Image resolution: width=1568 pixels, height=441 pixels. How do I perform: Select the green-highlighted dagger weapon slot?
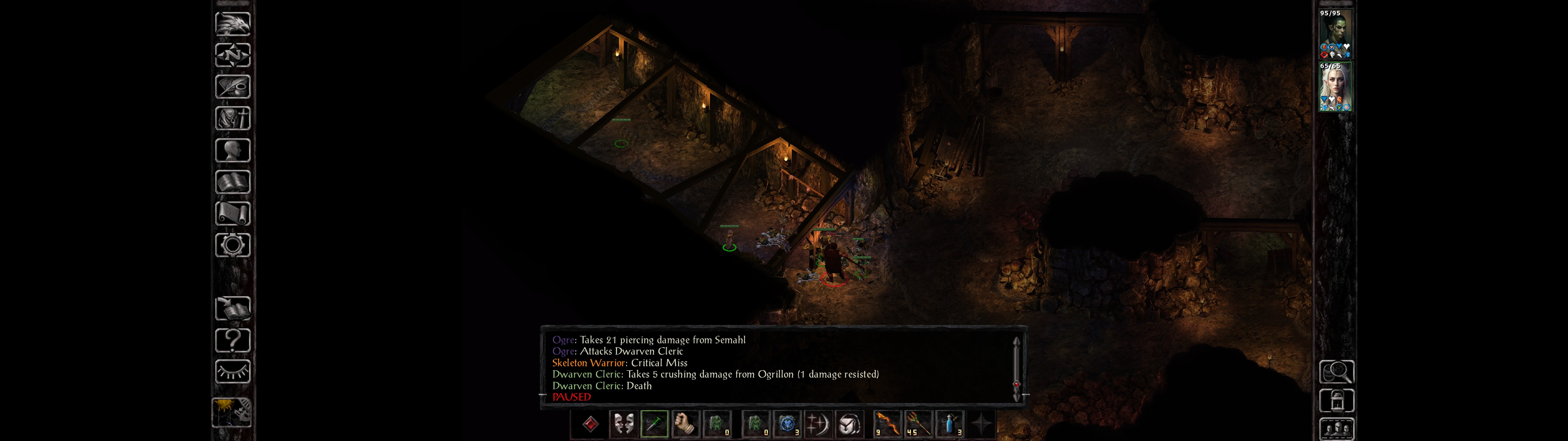[654, 424]
